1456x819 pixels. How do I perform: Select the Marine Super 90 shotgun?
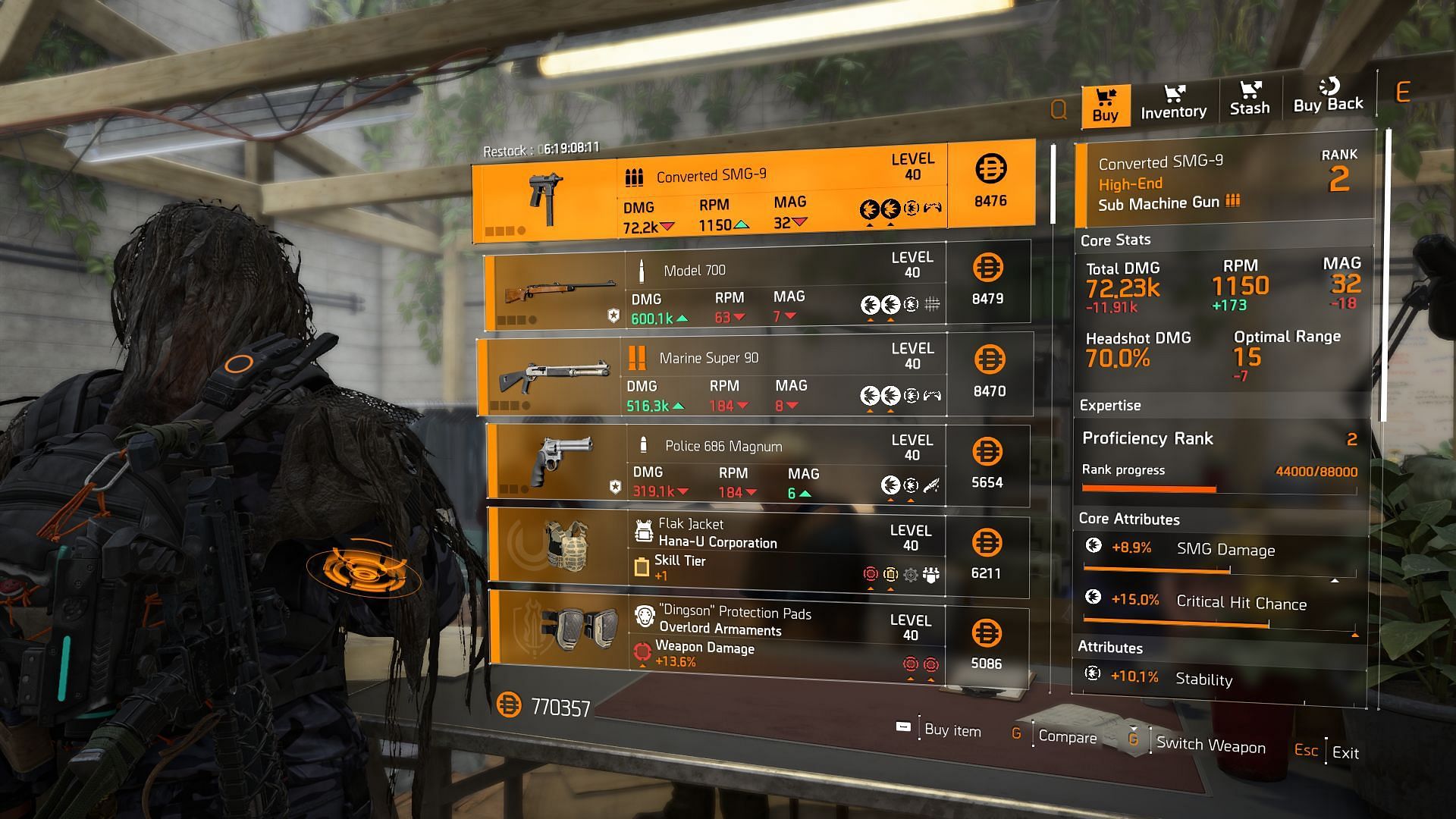tap(755, 375)
